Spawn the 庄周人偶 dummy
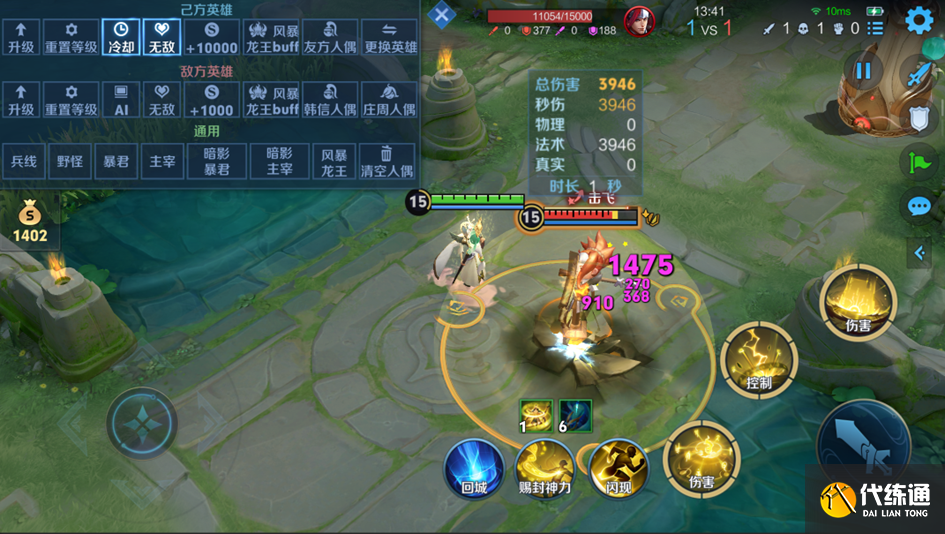 click(389, 99)
